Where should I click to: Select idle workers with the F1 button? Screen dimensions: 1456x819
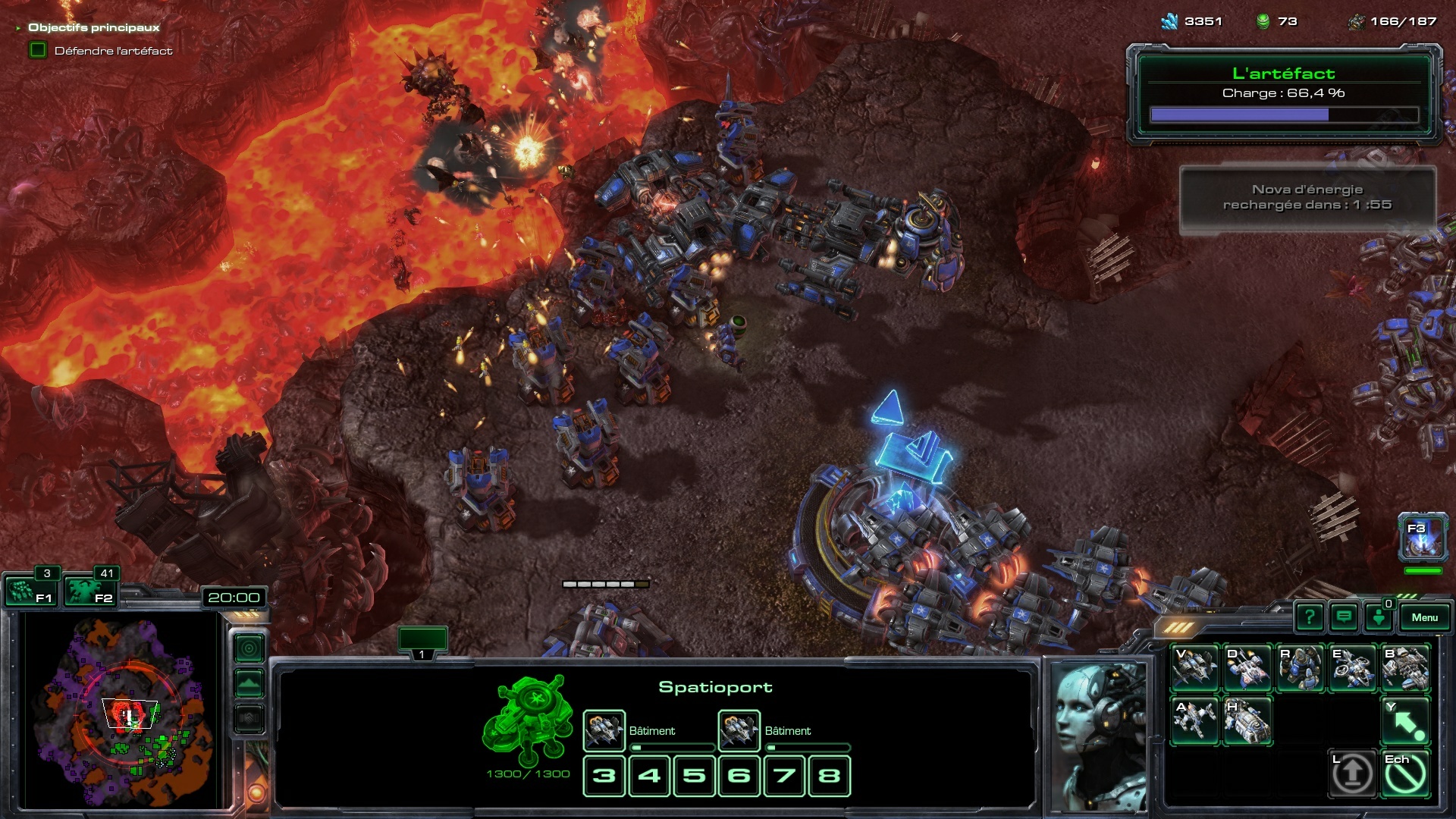tap(30, 591)
